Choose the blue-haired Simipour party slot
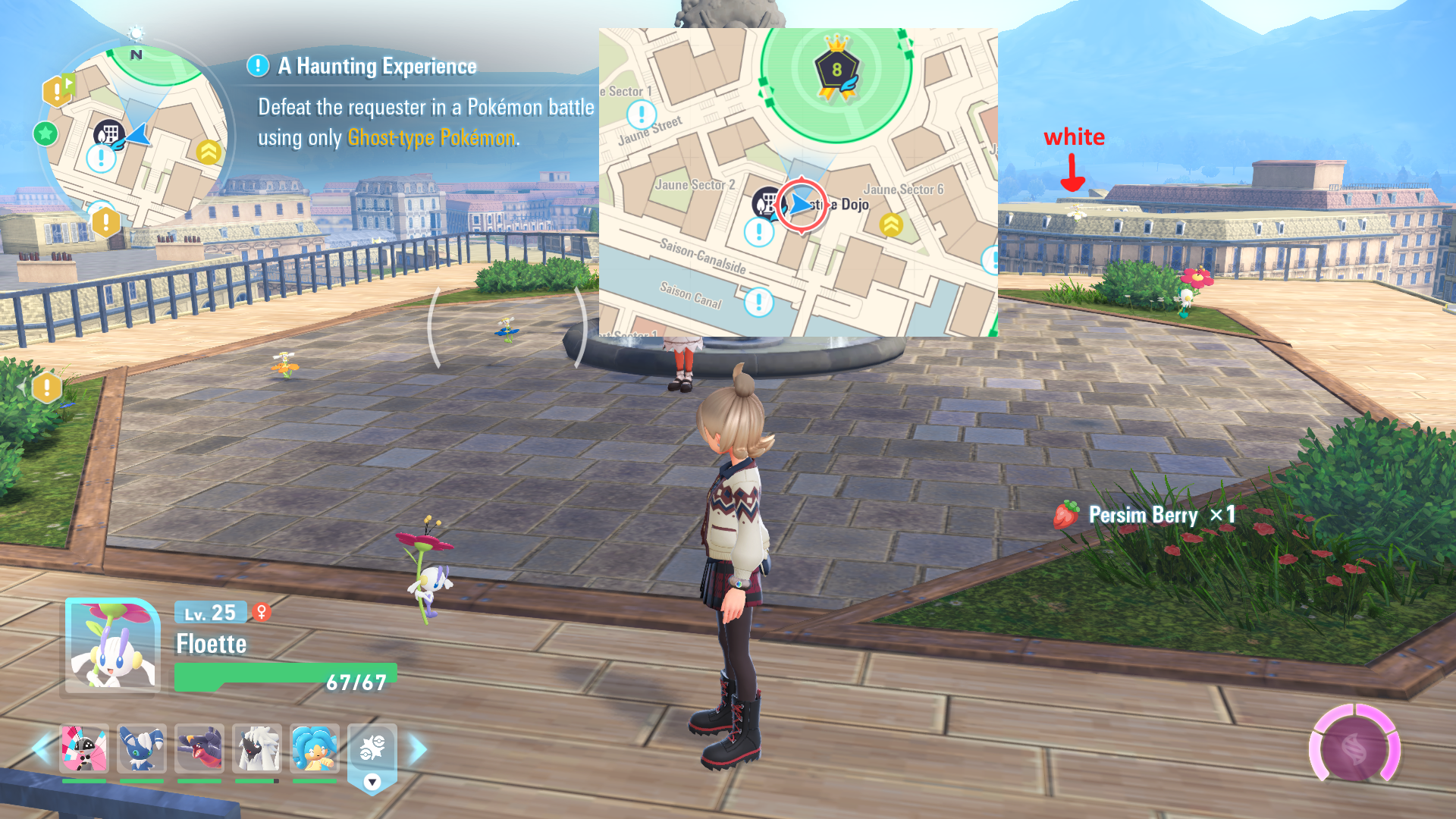Image resolution: width=1456 pixels, height=819 pixels. point(315,748)
